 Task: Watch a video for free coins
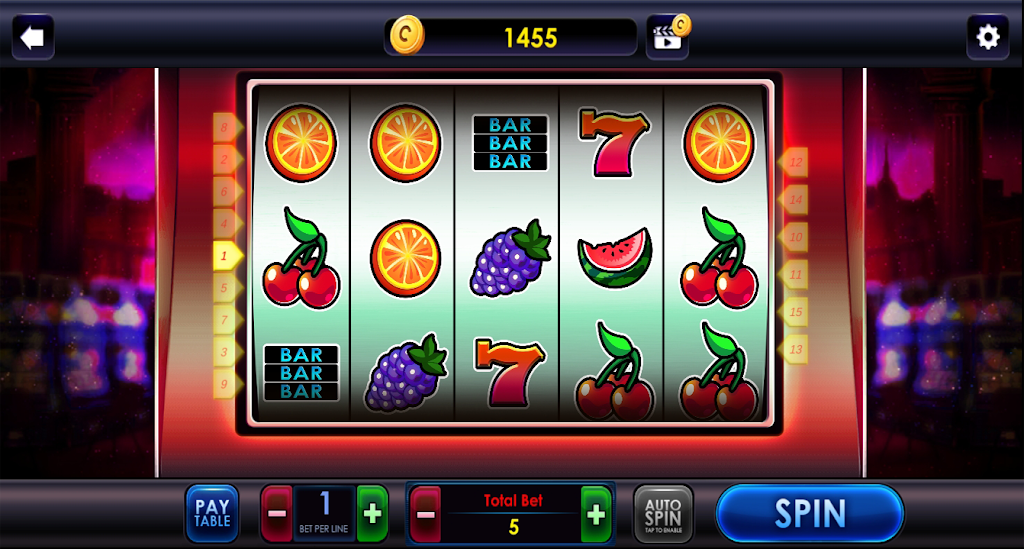point(667,37)
